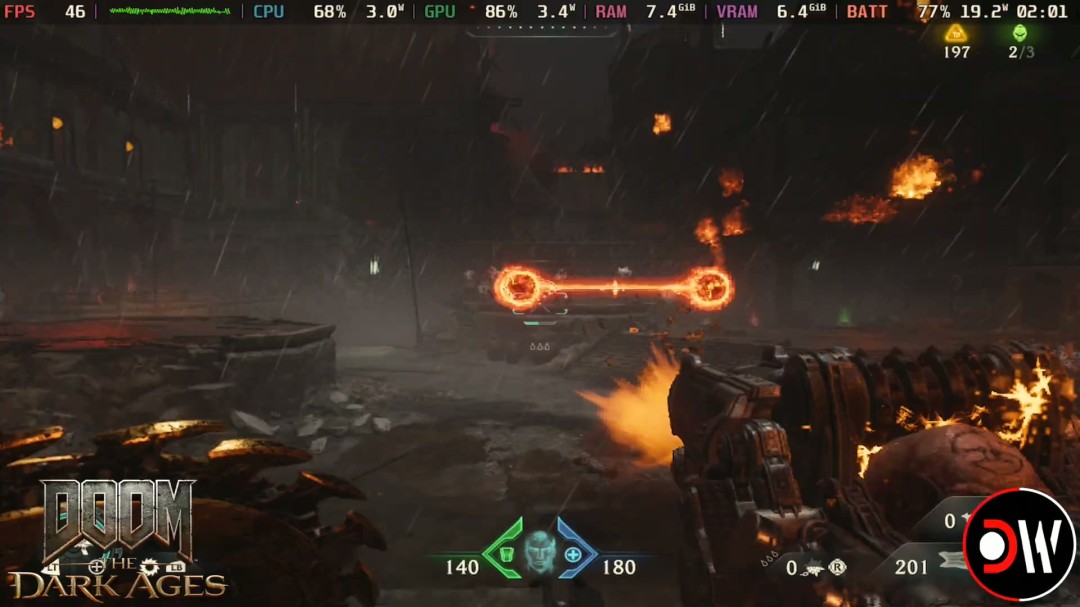Select the green armor icon
This screenshot has height=607, width=1080.
pyautogui.click(x=505, y=554)
